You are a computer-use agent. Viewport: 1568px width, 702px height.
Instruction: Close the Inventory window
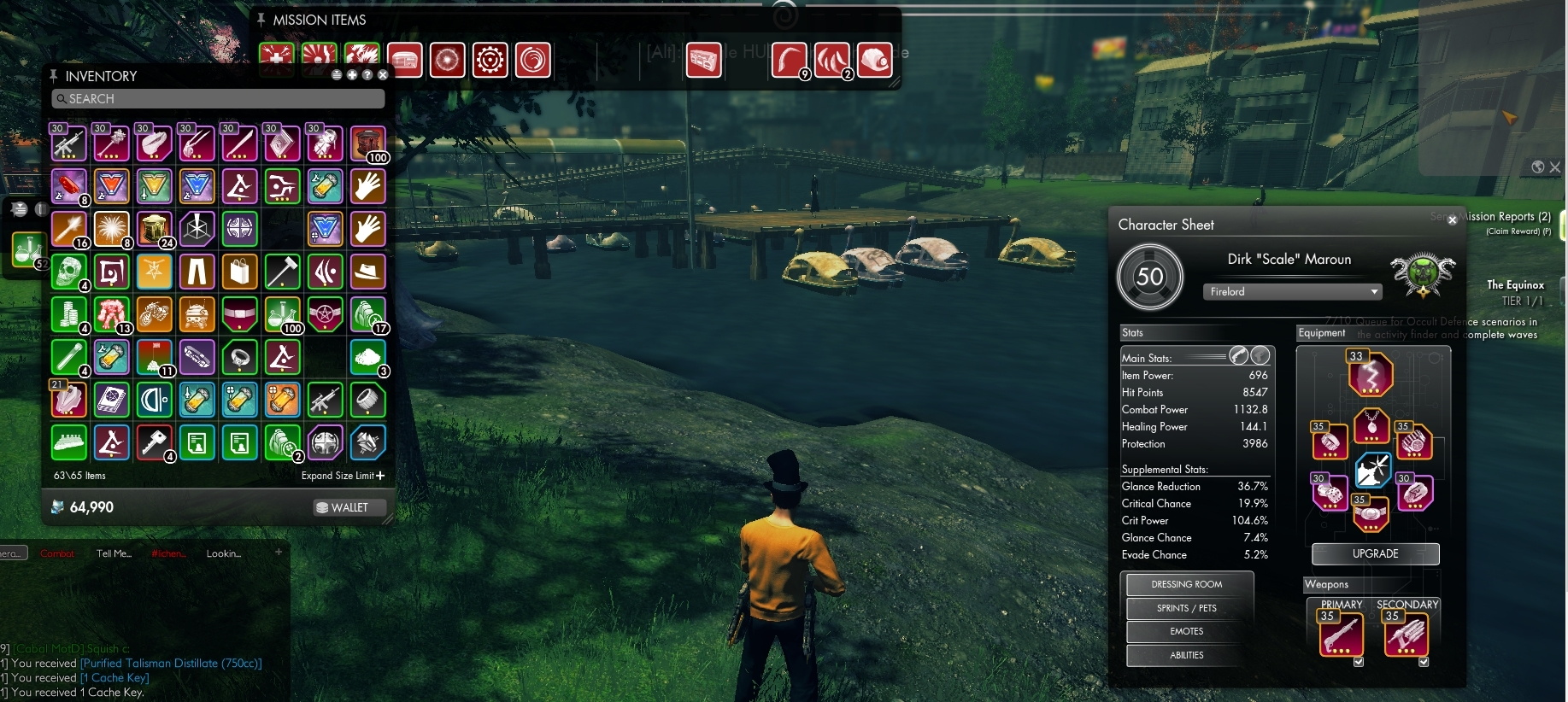[383, 75]
